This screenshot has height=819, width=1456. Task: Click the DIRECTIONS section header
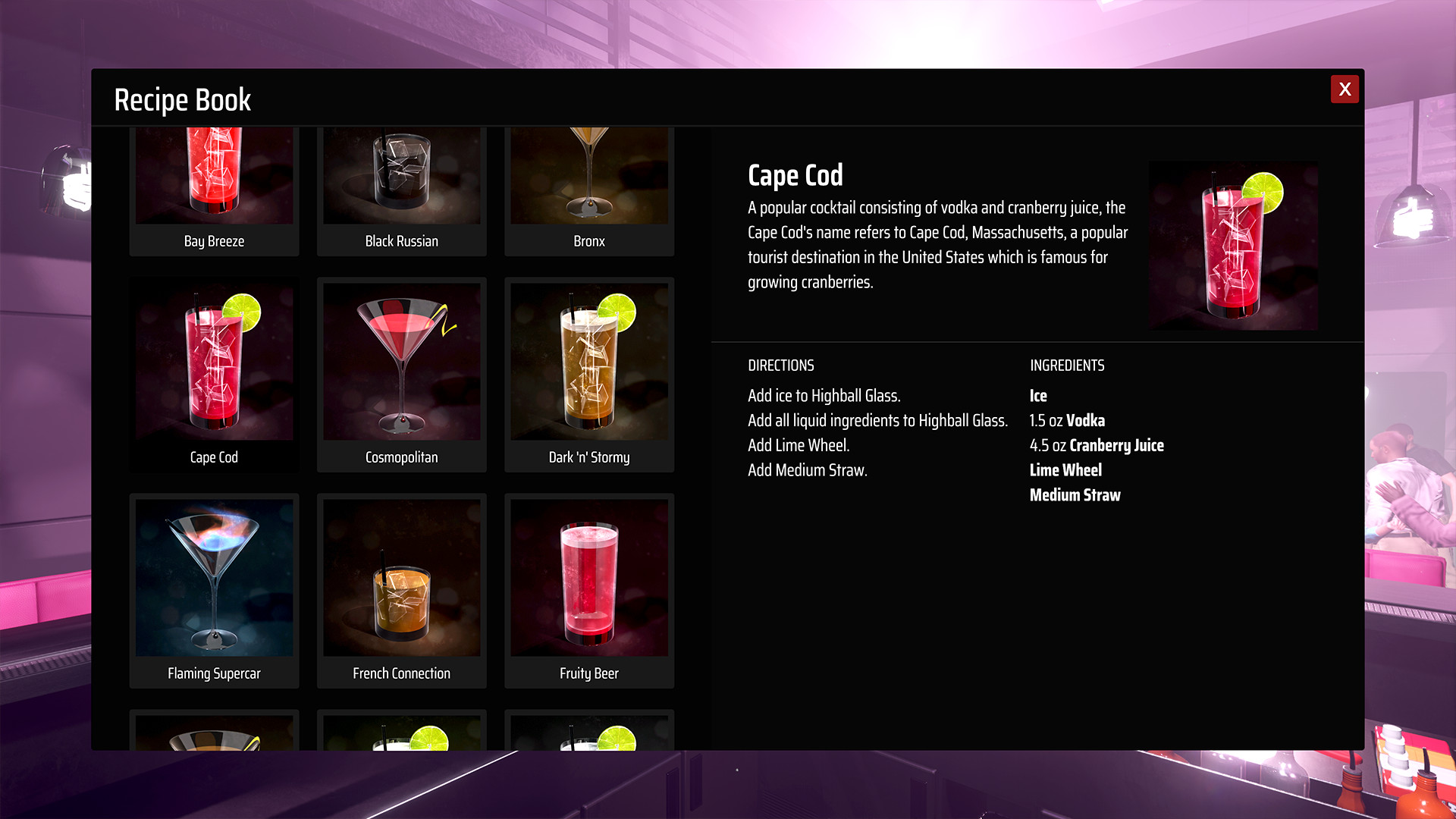[x=781, y=366]
